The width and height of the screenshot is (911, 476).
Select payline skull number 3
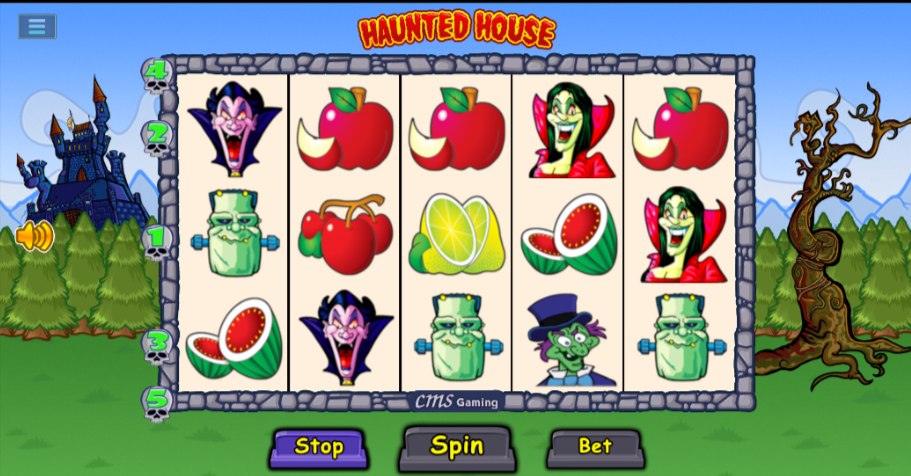(x=156, y=344)
